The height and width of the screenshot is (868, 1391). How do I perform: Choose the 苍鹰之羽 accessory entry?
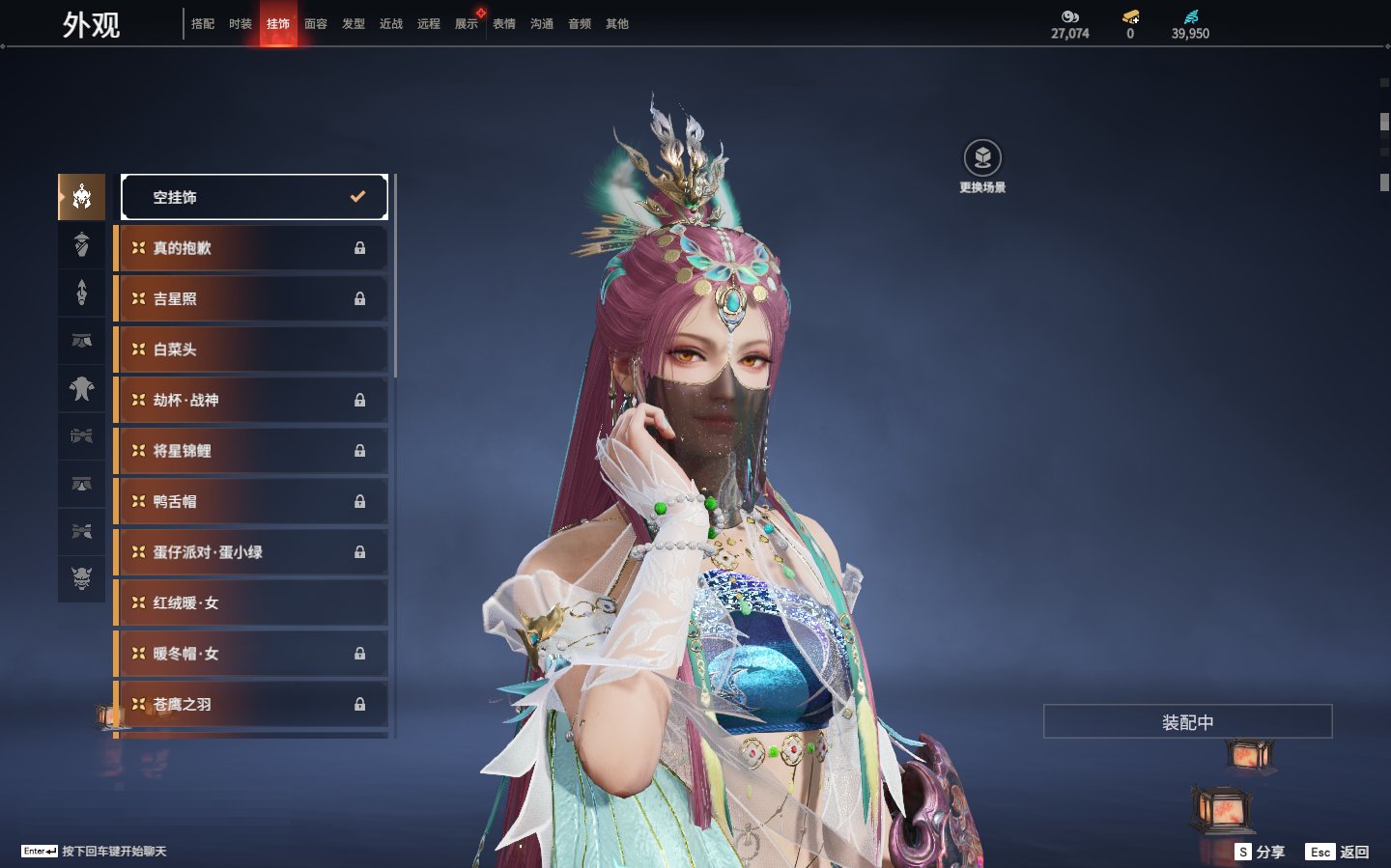coord(252,704)
